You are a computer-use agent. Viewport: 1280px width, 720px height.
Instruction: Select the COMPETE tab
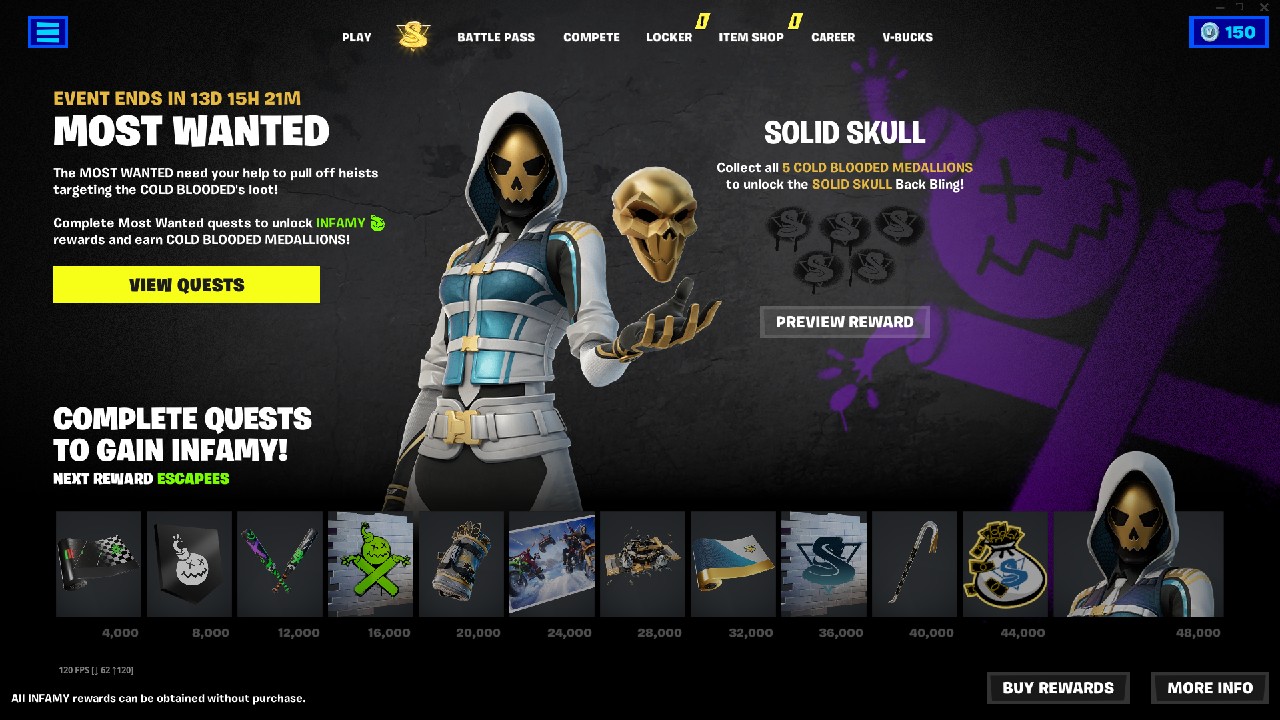tap(591, 37)
